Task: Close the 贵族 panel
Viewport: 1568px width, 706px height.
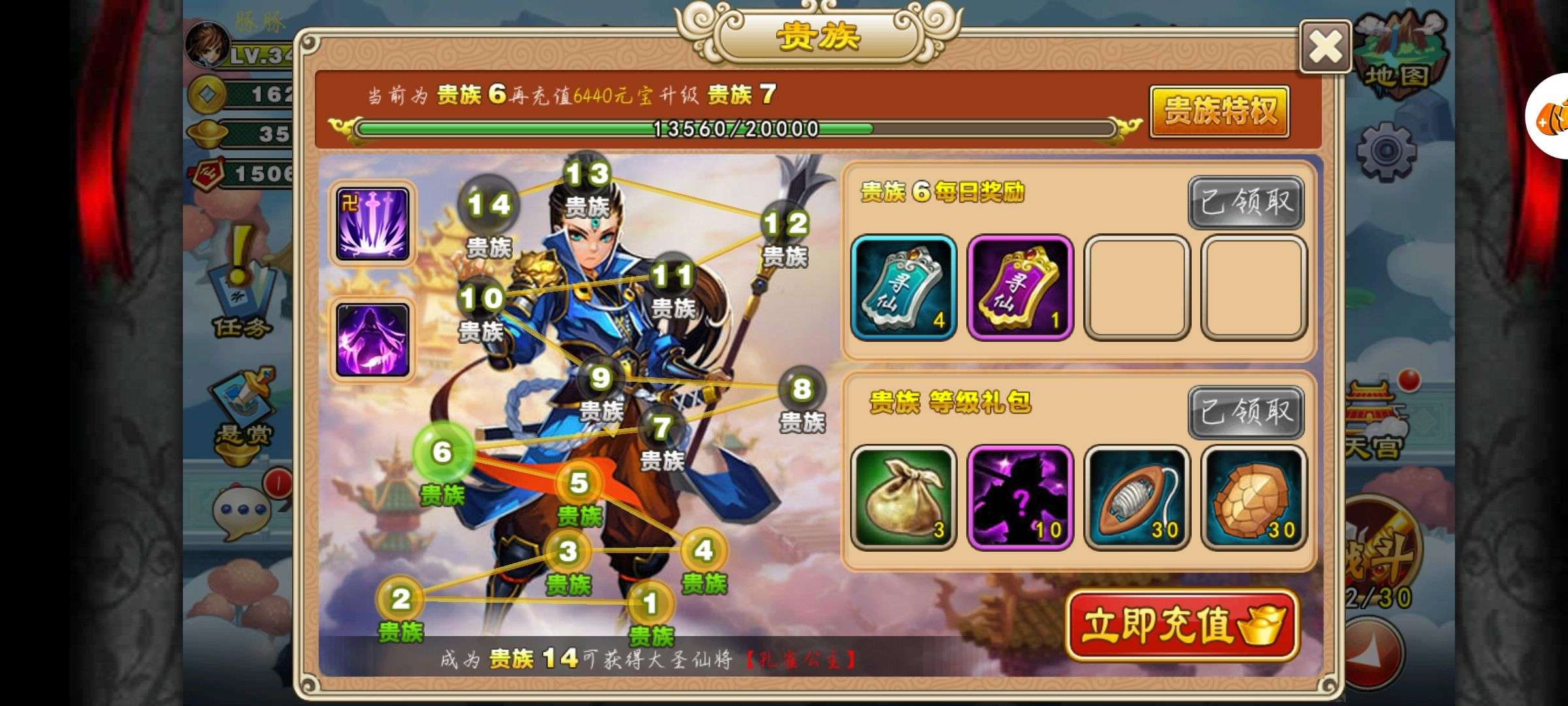Action: 1325,47
